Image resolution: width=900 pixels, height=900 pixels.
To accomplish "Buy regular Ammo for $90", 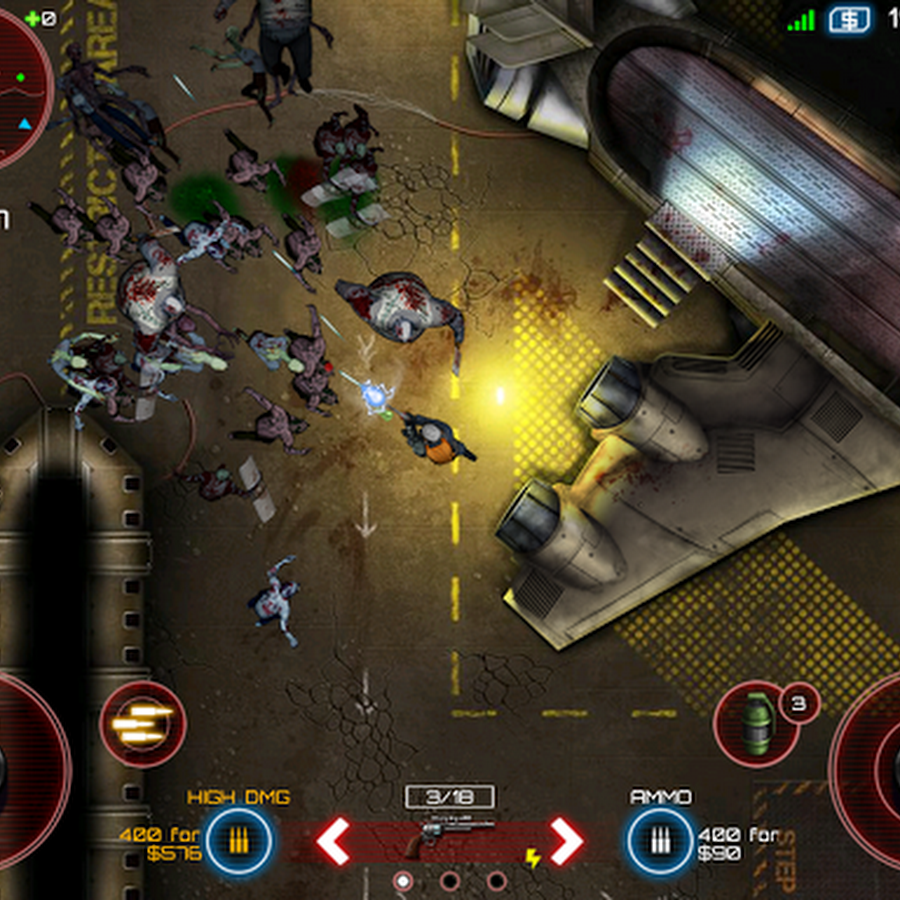I will click(x=660, y=841).
